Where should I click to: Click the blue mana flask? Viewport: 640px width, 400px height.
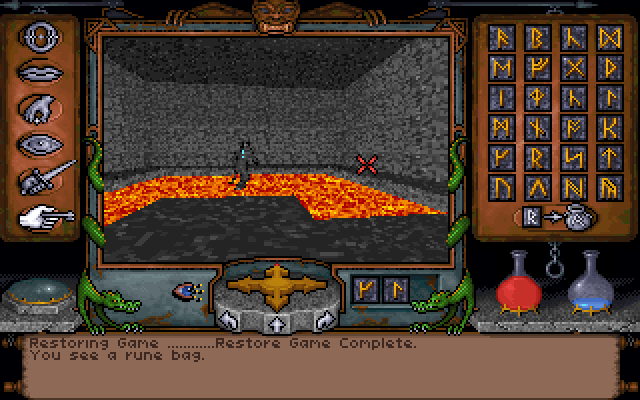click(x=590, y=284)
